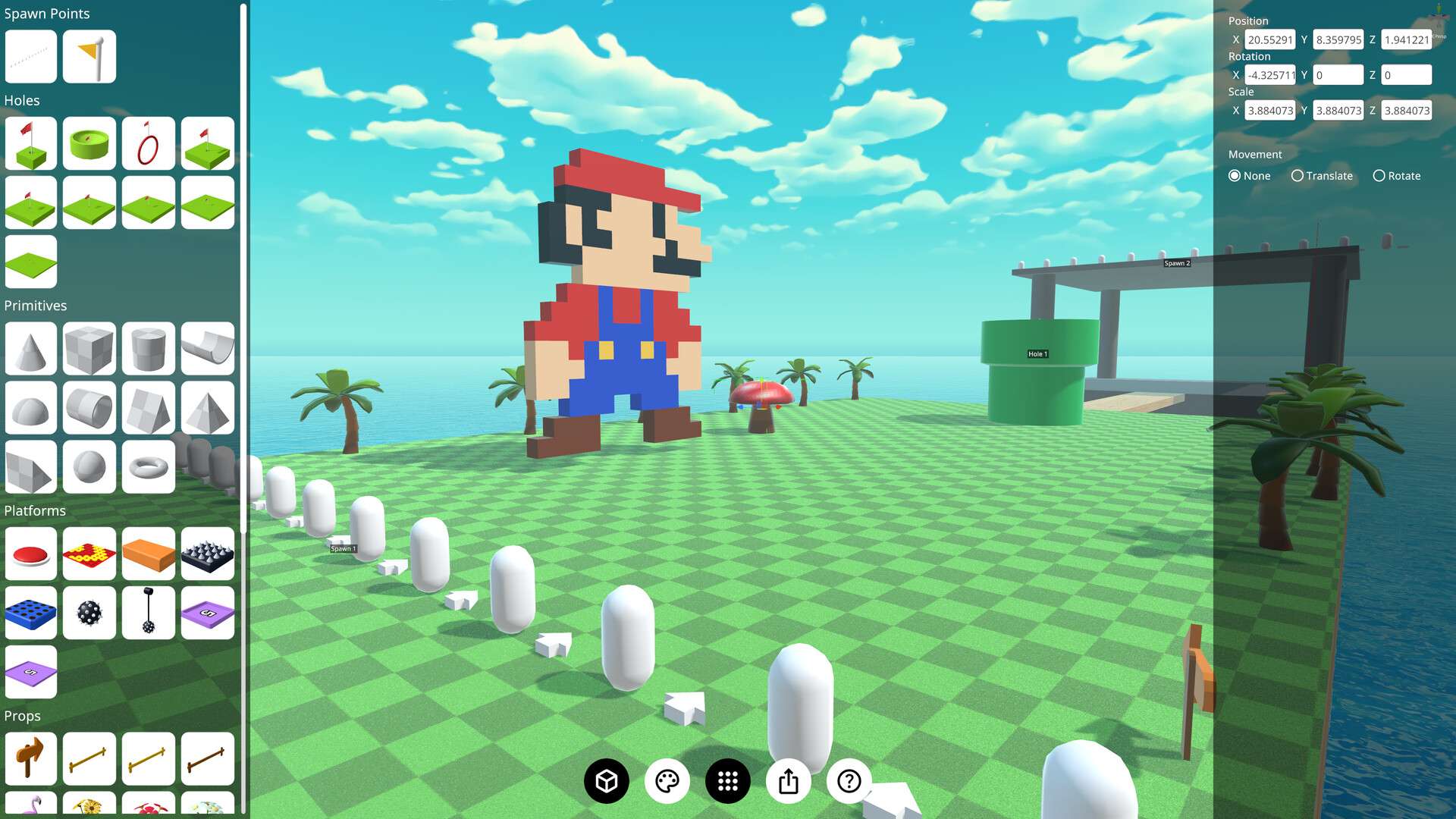Image resolution: width=1456 pixels, height=819 pixels.
Task: Open the help icon
Action: 849,780
